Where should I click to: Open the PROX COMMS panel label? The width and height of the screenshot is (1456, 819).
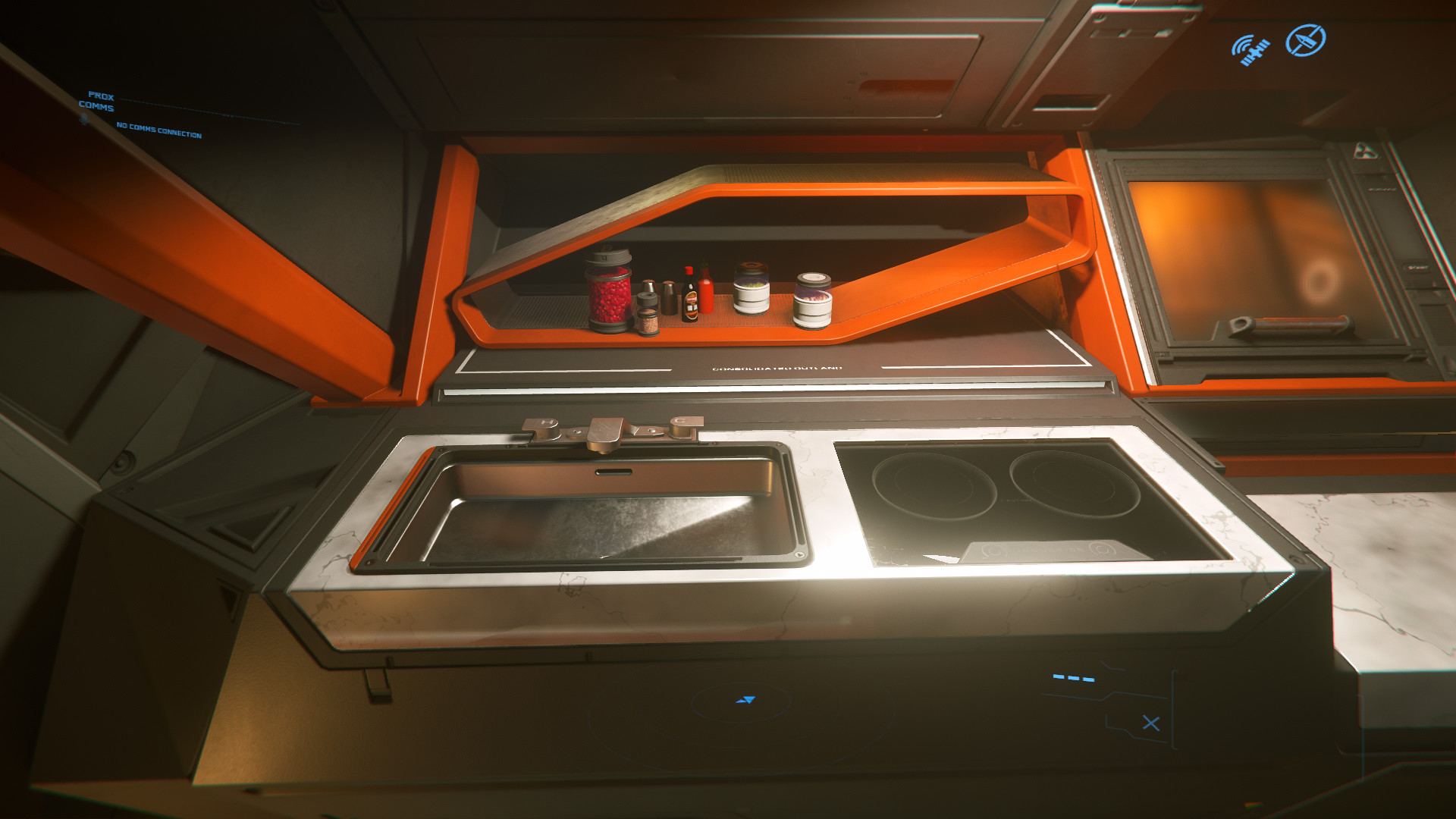click(97, 102)
